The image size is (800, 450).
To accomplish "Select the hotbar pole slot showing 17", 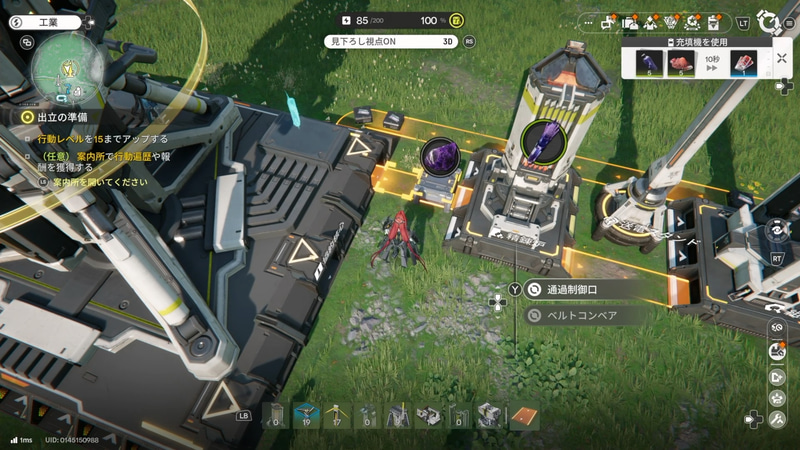I will pyautogui.click(x=339, y=415).
